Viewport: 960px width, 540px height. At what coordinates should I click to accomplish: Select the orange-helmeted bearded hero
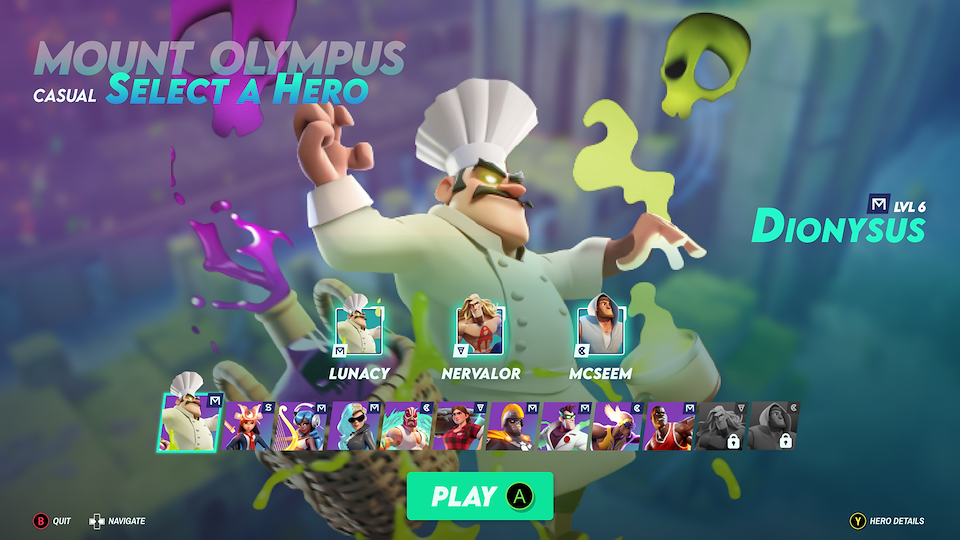click(514, 427)
